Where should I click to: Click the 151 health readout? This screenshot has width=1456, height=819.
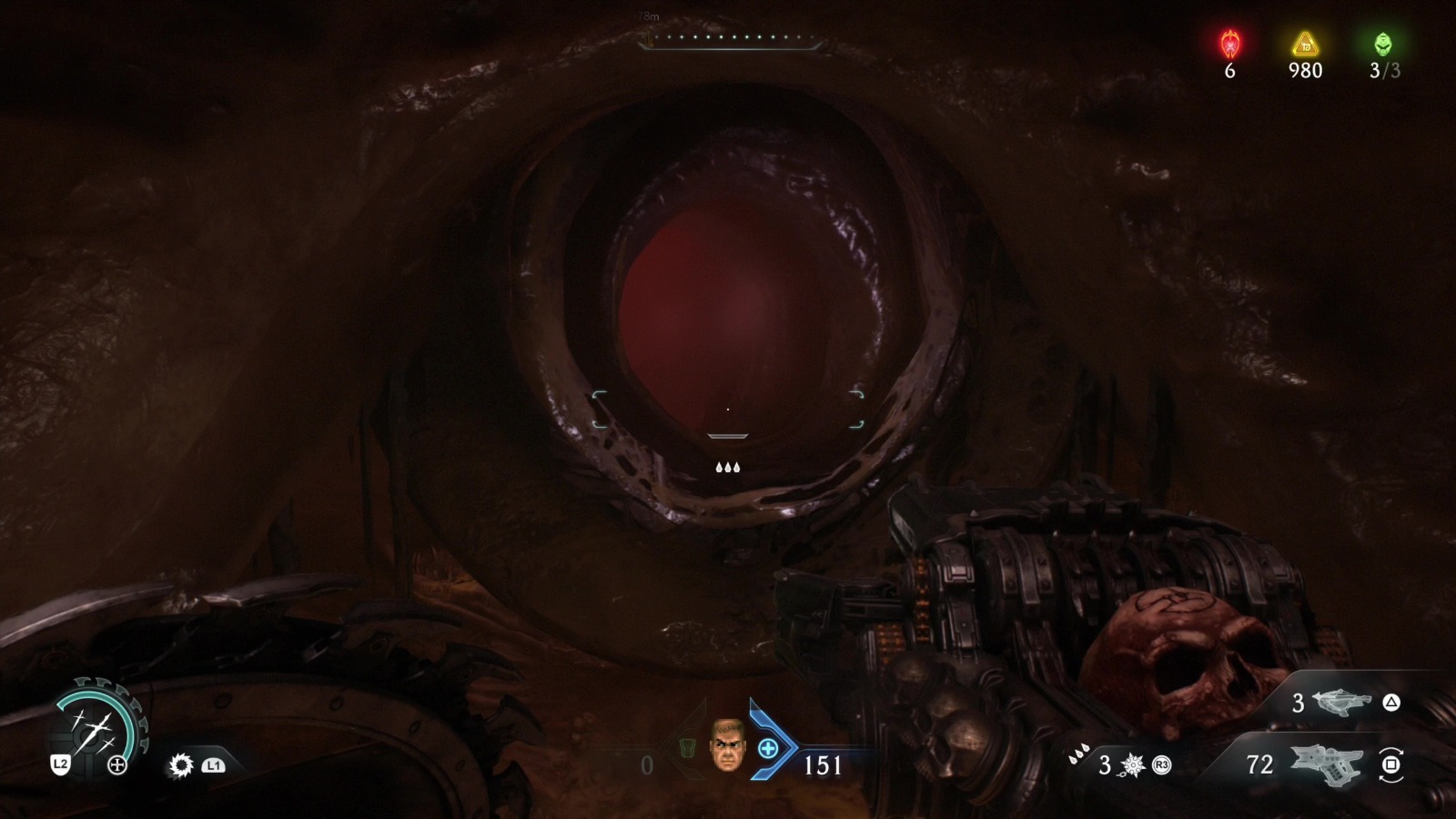[822, 764]
